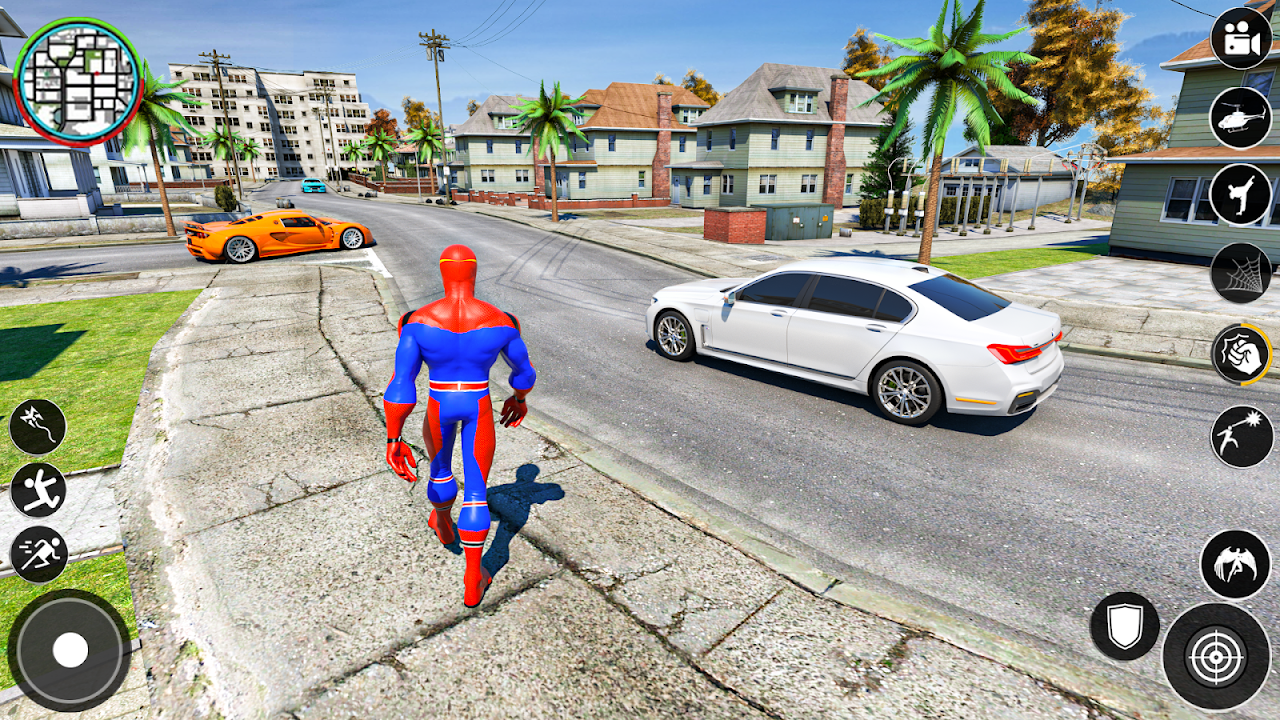Activate the winged flight ability

pyautogui.click(x=1235, y=565)
